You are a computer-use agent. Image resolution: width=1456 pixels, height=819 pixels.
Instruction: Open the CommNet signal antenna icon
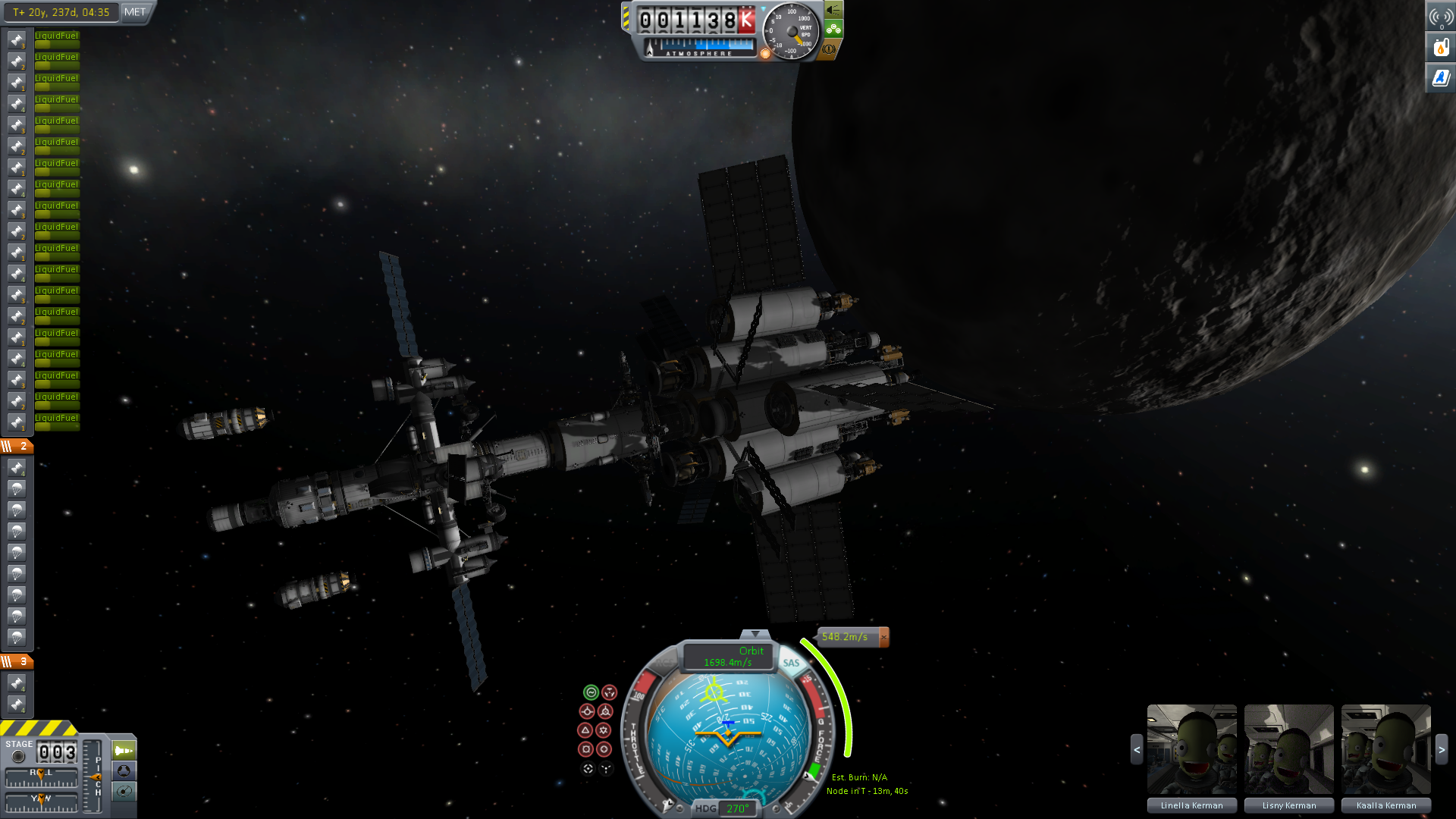1441,17
